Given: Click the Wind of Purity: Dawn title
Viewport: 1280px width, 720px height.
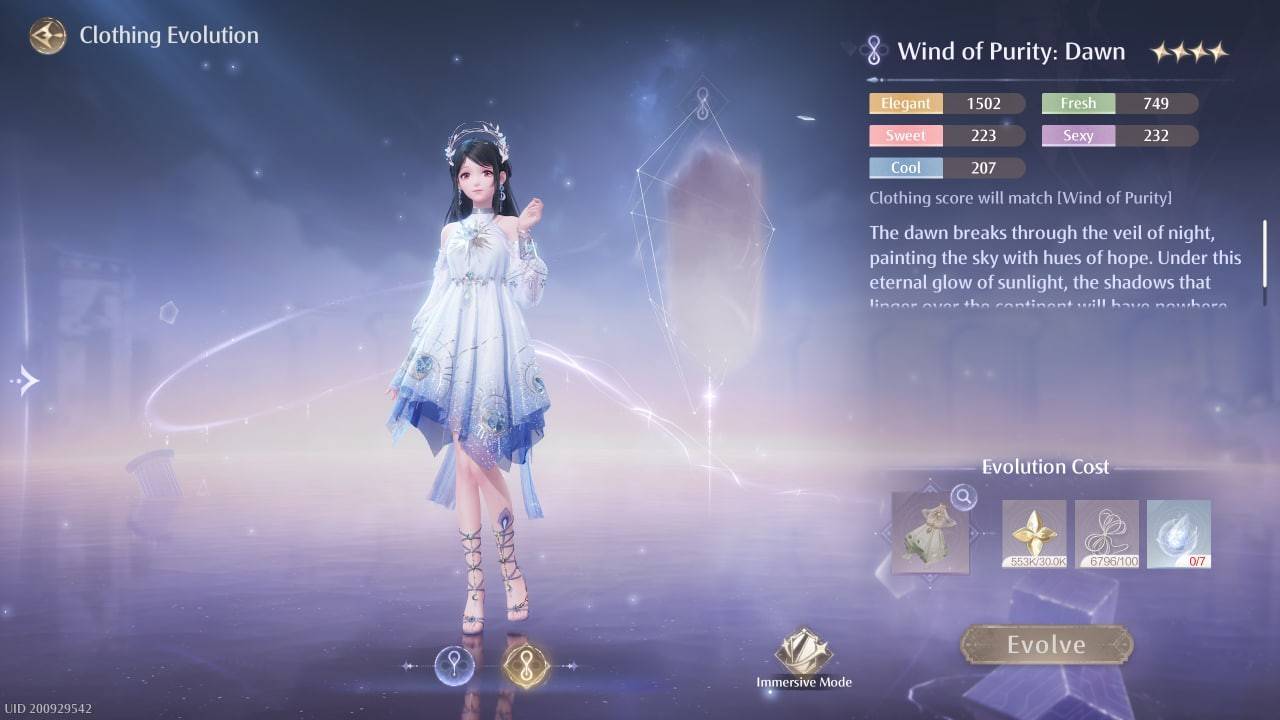Looking at the screenshot, I should pyautogui.click(x=1013, y=50).
